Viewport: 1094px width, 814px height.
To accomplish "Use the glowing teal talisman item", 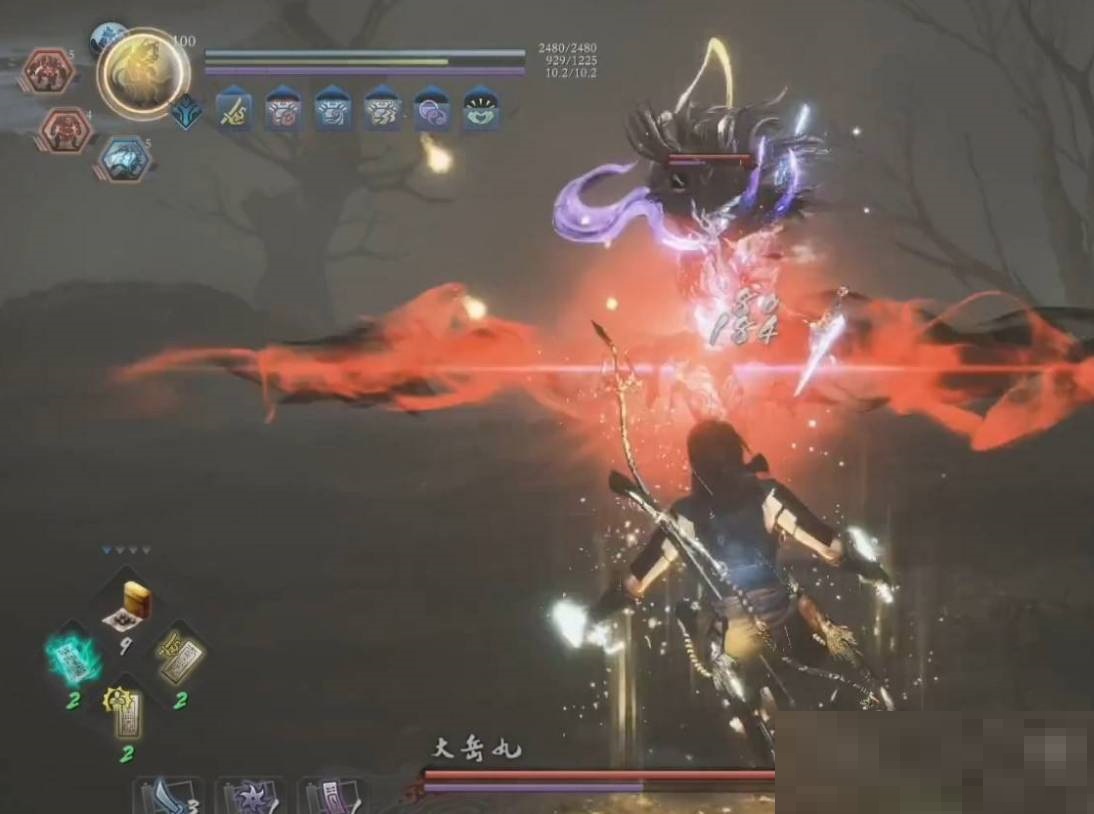I will (75, 656).
